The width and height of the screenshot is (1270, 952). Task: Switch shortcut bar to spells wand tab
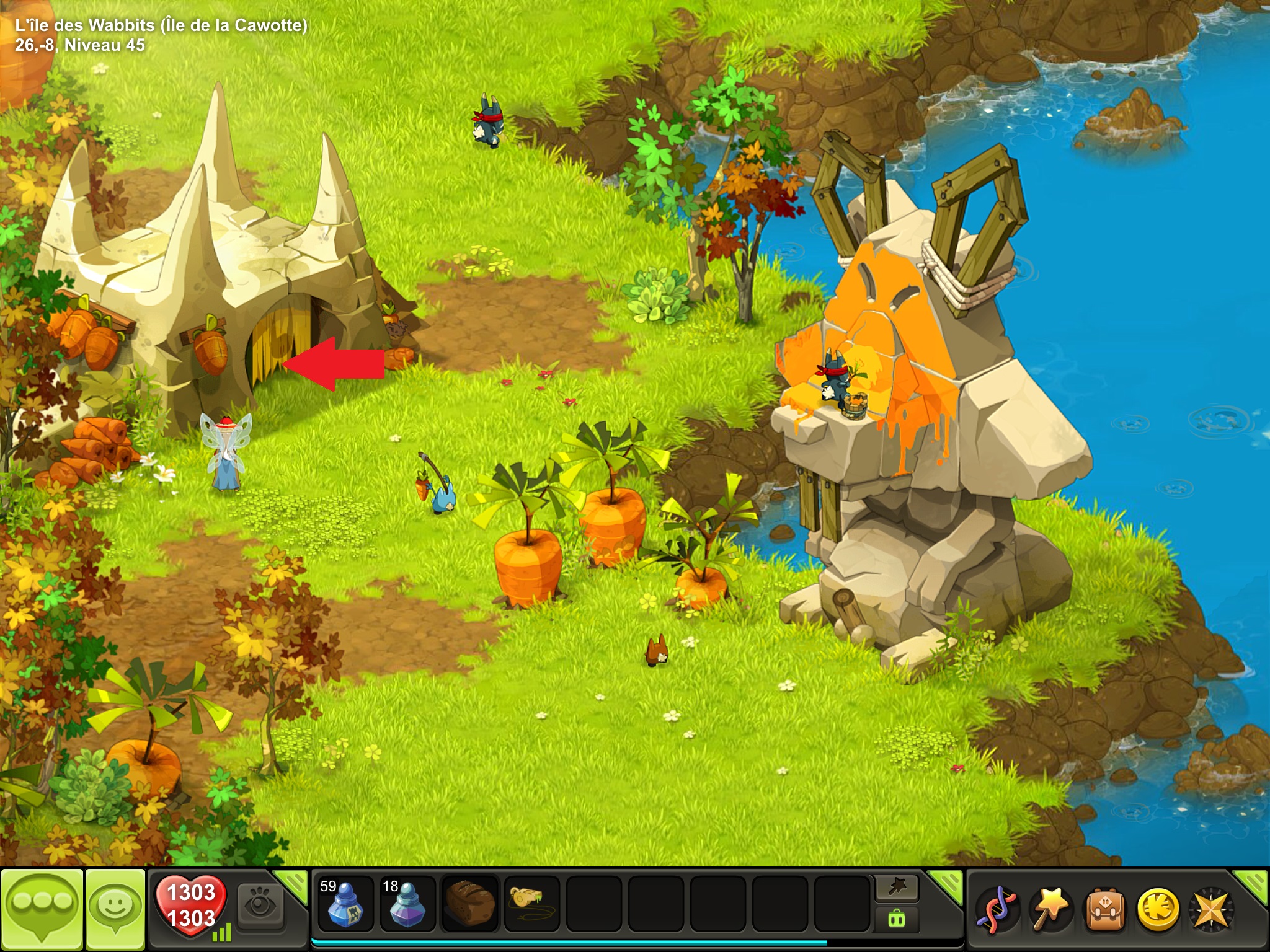pyautogui.click(x=897, y=888)
